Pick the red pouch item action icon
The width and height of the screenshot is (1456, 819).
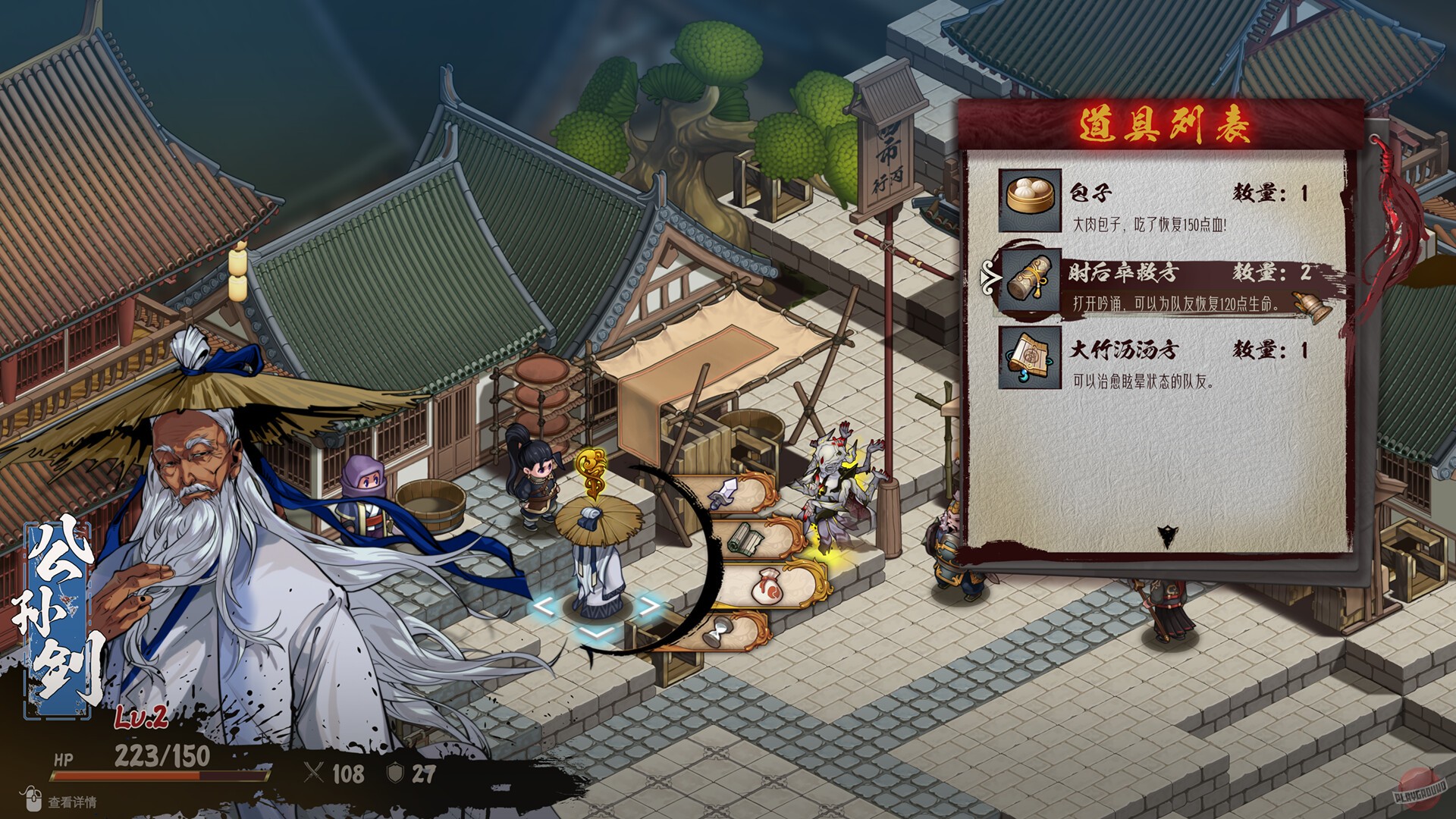click(767, 585)
